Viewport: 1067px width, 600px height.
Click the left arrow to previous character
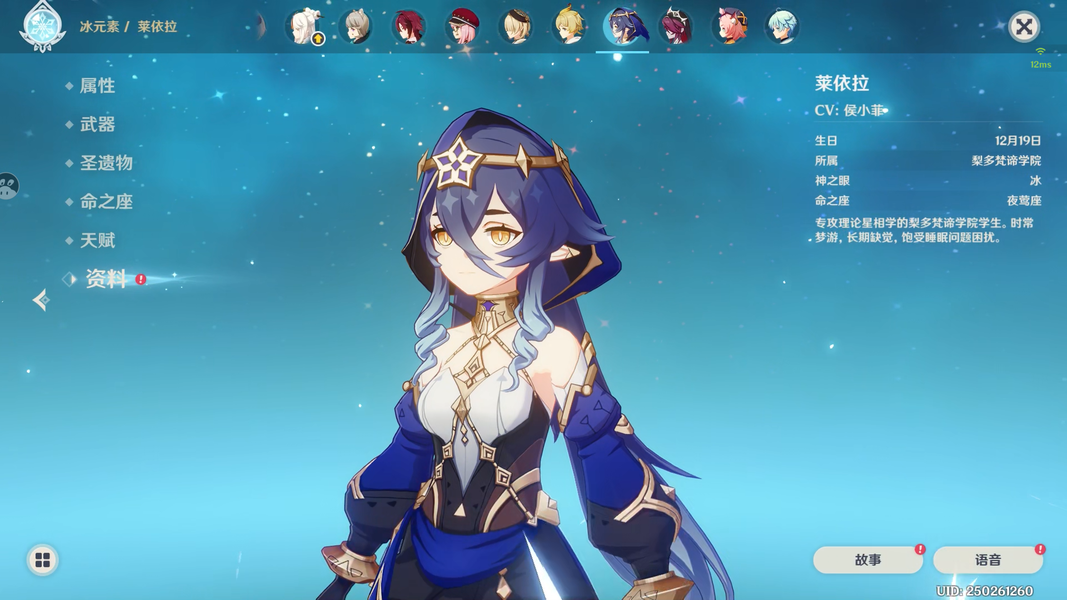click(41, 299)
